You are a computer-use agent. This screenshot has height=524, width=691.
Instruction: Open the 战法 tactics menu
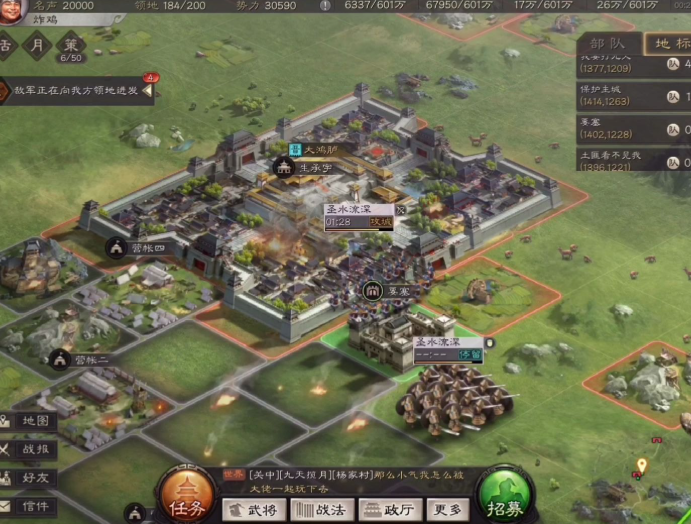coord(321,509)
